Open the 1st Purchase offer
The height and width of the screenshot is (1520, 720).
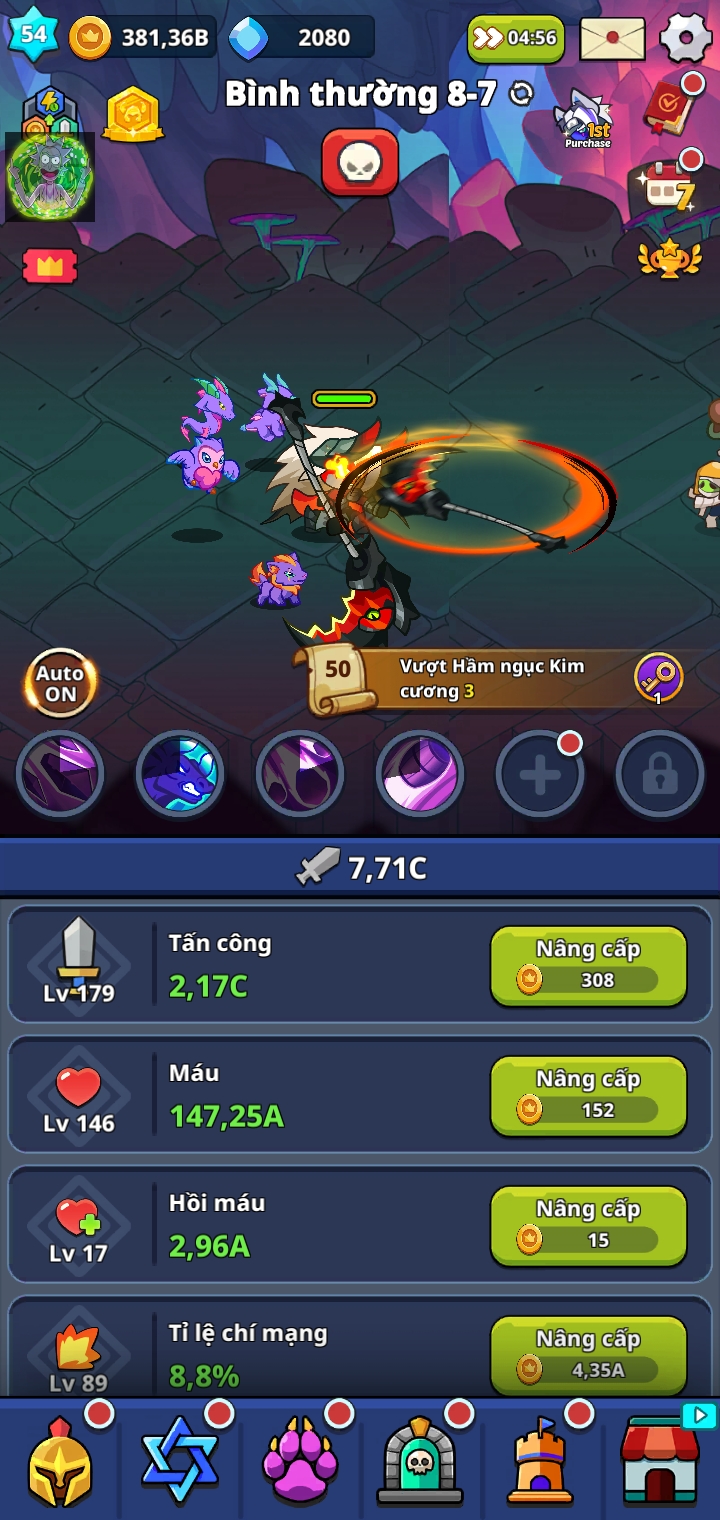tap(587, 120)
